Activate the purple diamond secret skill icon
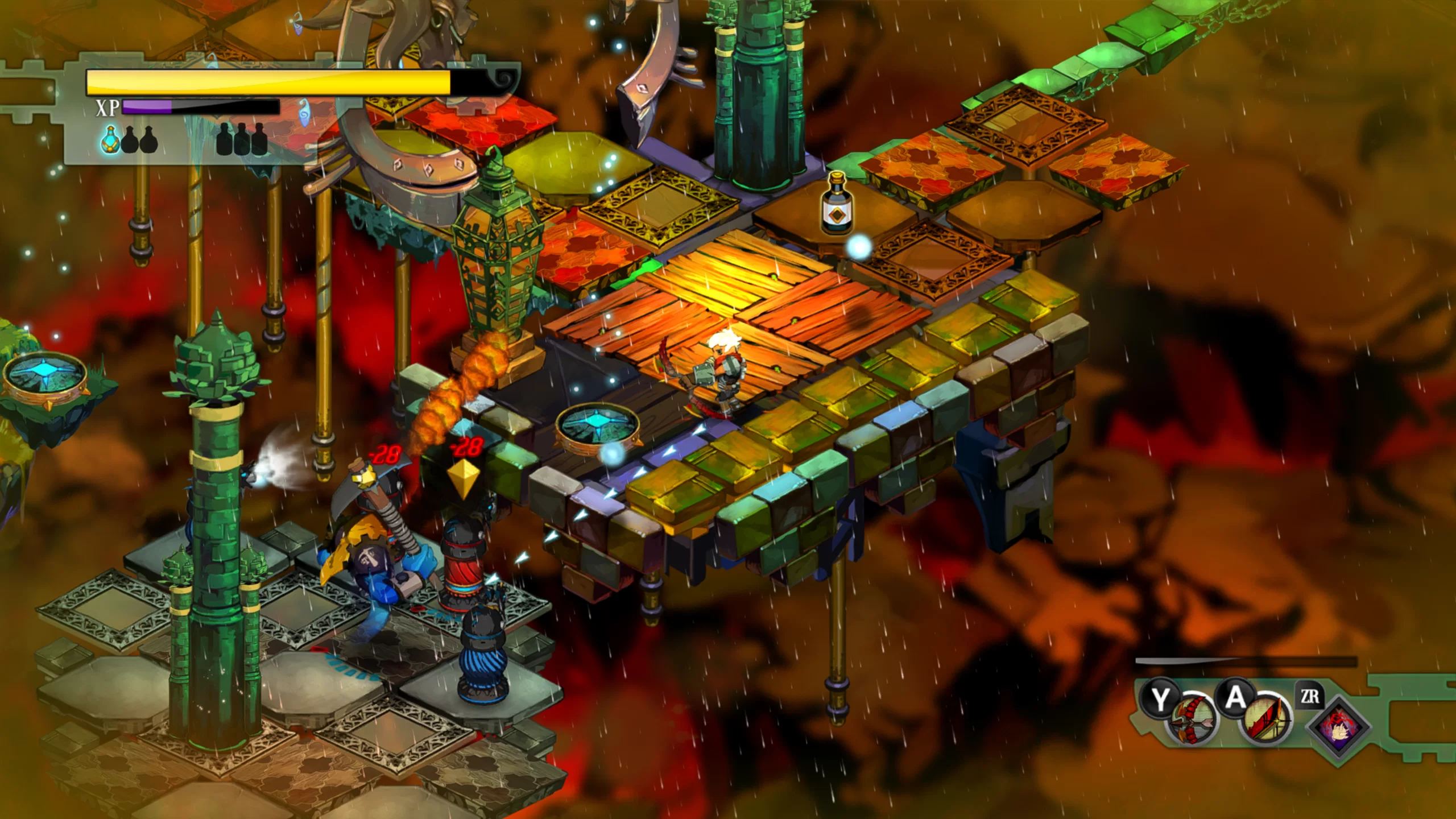Screen dimensions: 1456x819 1338,727
